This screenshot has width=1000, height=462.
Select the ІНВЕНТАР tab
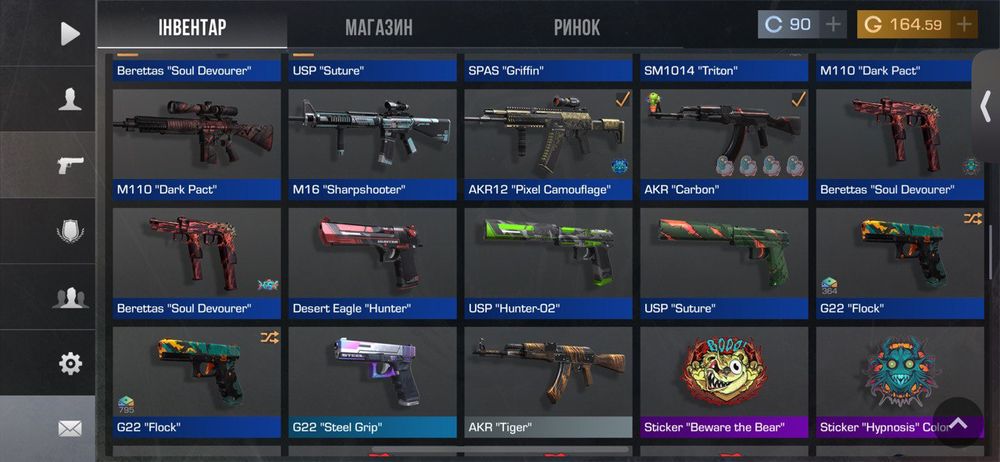[192, 27]
